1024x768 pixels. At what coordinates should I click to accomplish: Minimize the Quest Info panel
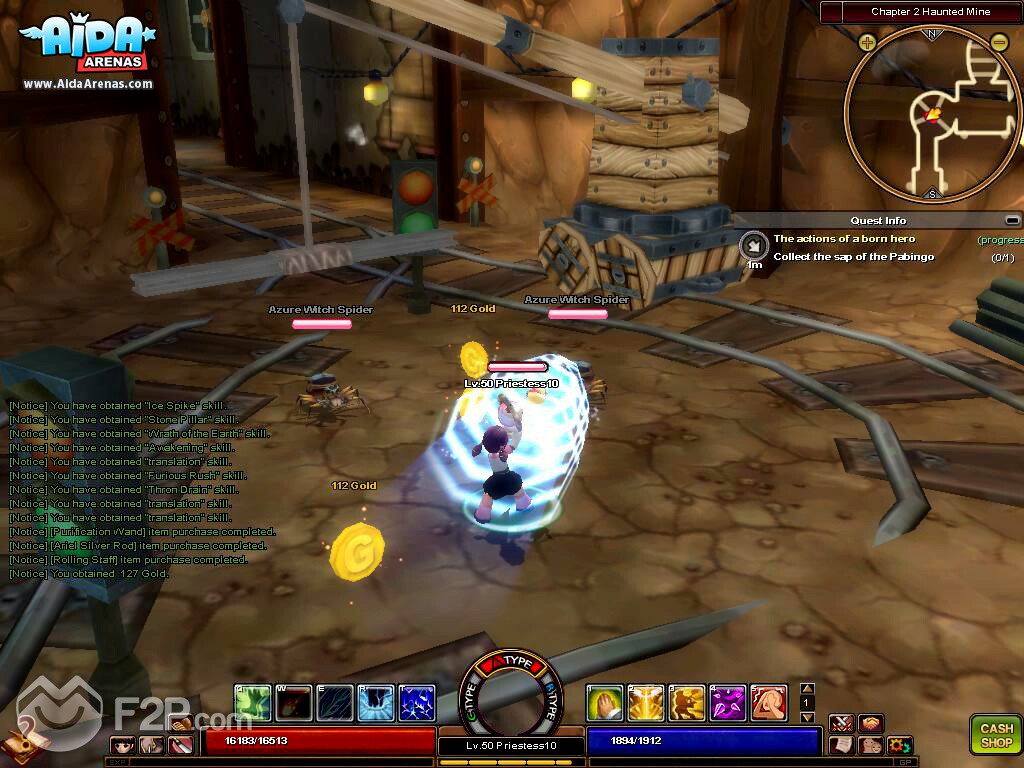pyautogui.click(x=1012, y=220)
